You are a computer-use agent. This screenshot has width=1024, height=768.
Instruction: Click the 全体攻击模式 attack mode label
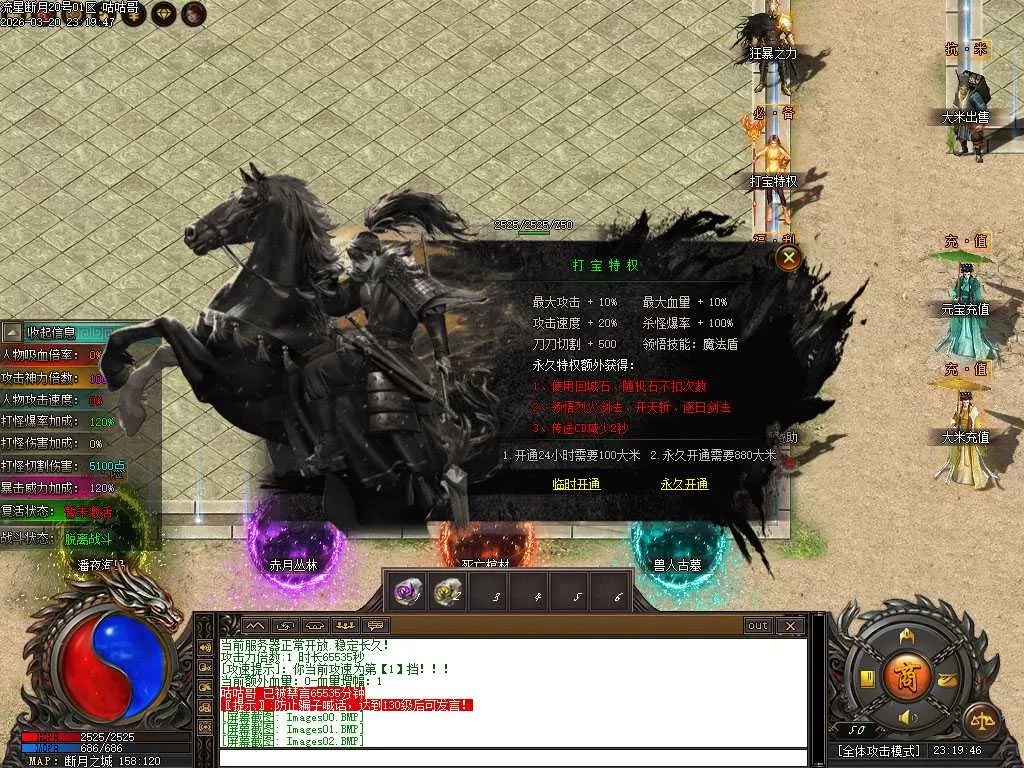point(879,750)
